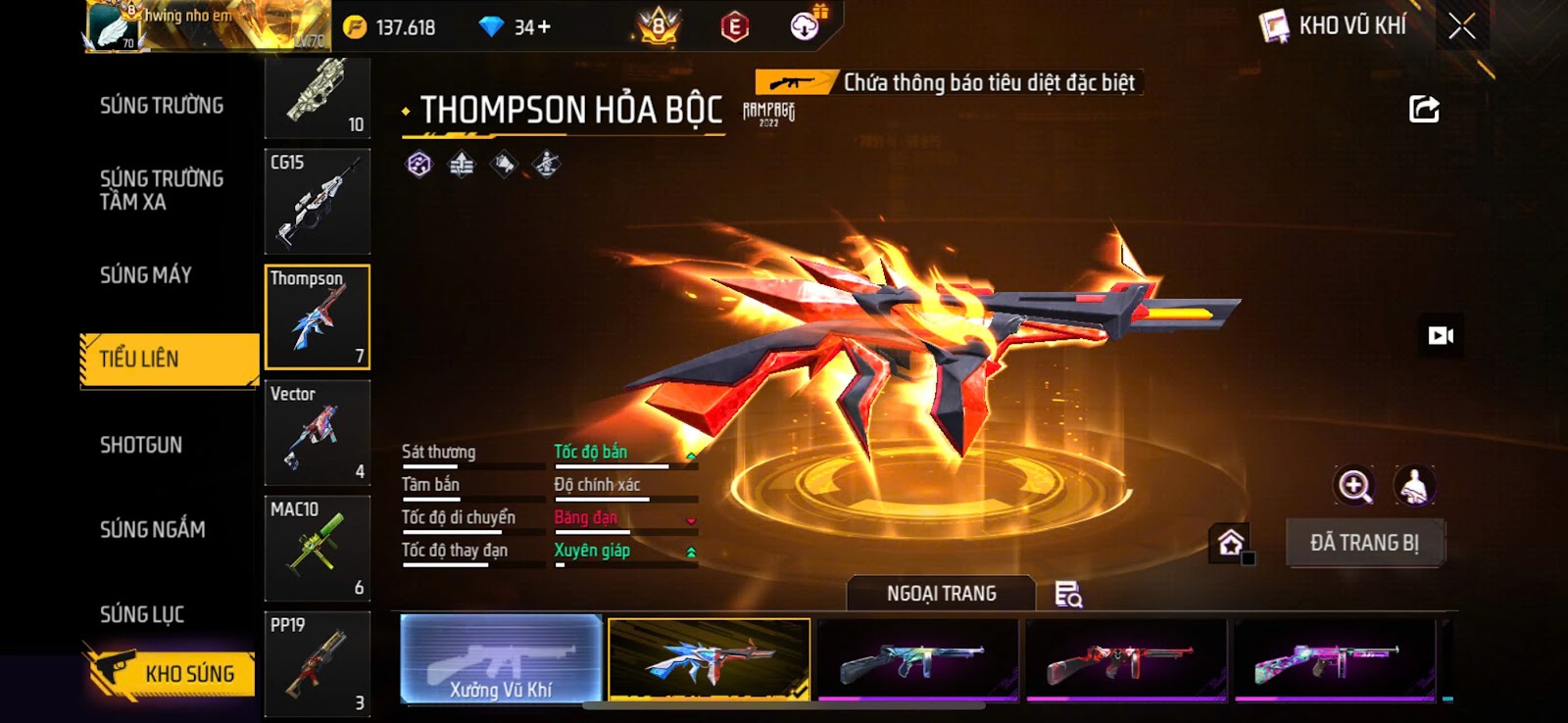The image size is (1568, 723).
Task: Open the Súng Trường Tầm Xa category
Action: 162,190
